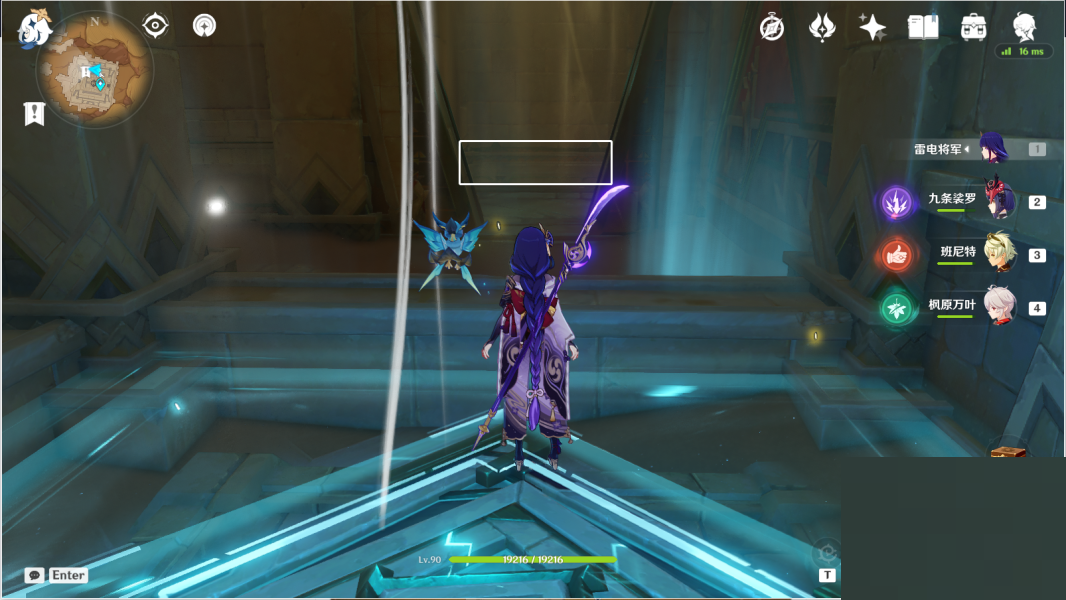Image resolution: width=1066 pixels, height=600 pixels.
Task: Open the backpack inventory
Action: click(973, 27)
